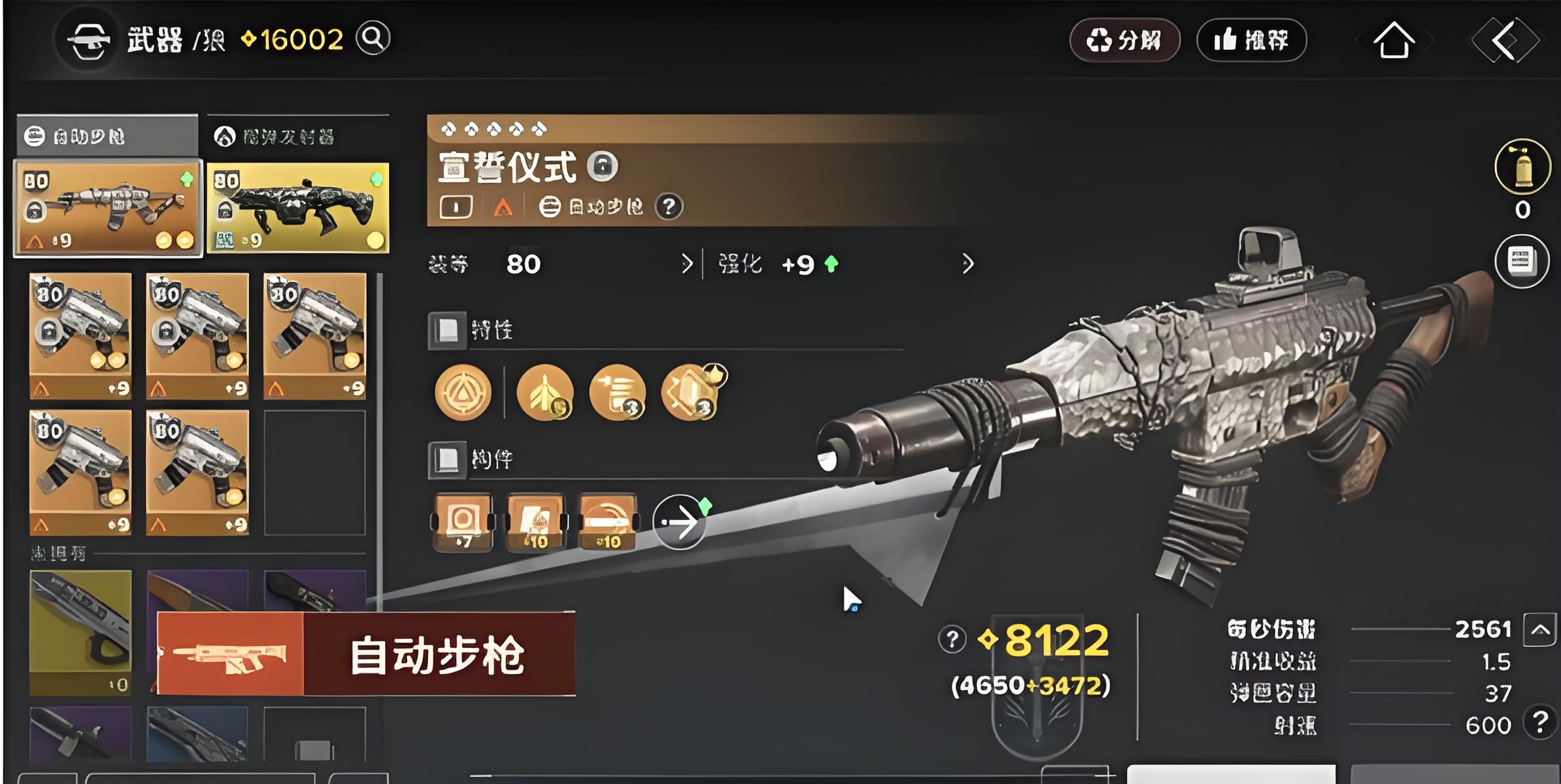Select the equipped black launcher slot
Screen dimensions: 1561x784
pos(298,208)
